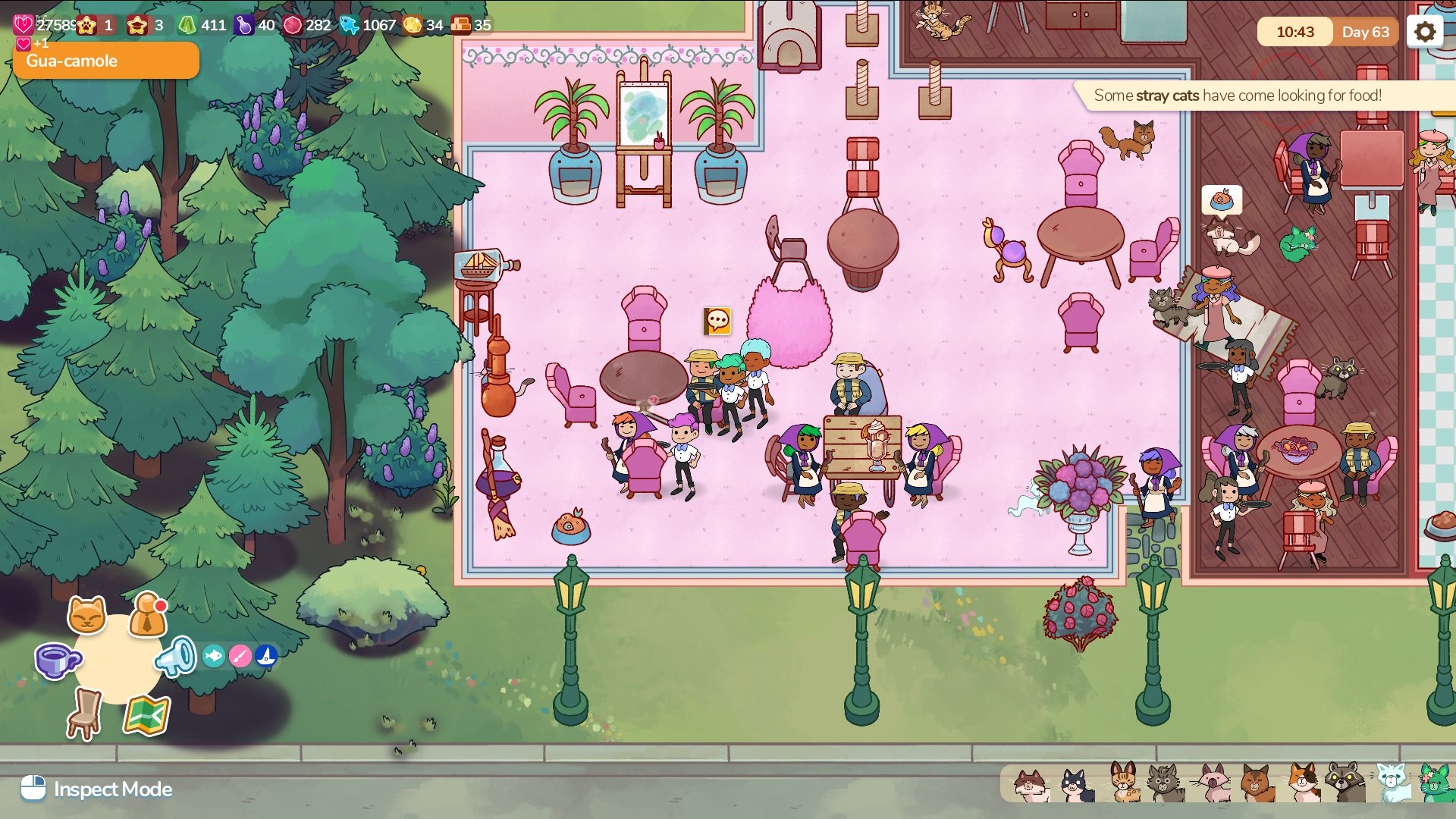Screen dimensions: 1456x819
Task: Select the teal fish advertisement icon
Action: pyautogui.click(x=214, y=656)
